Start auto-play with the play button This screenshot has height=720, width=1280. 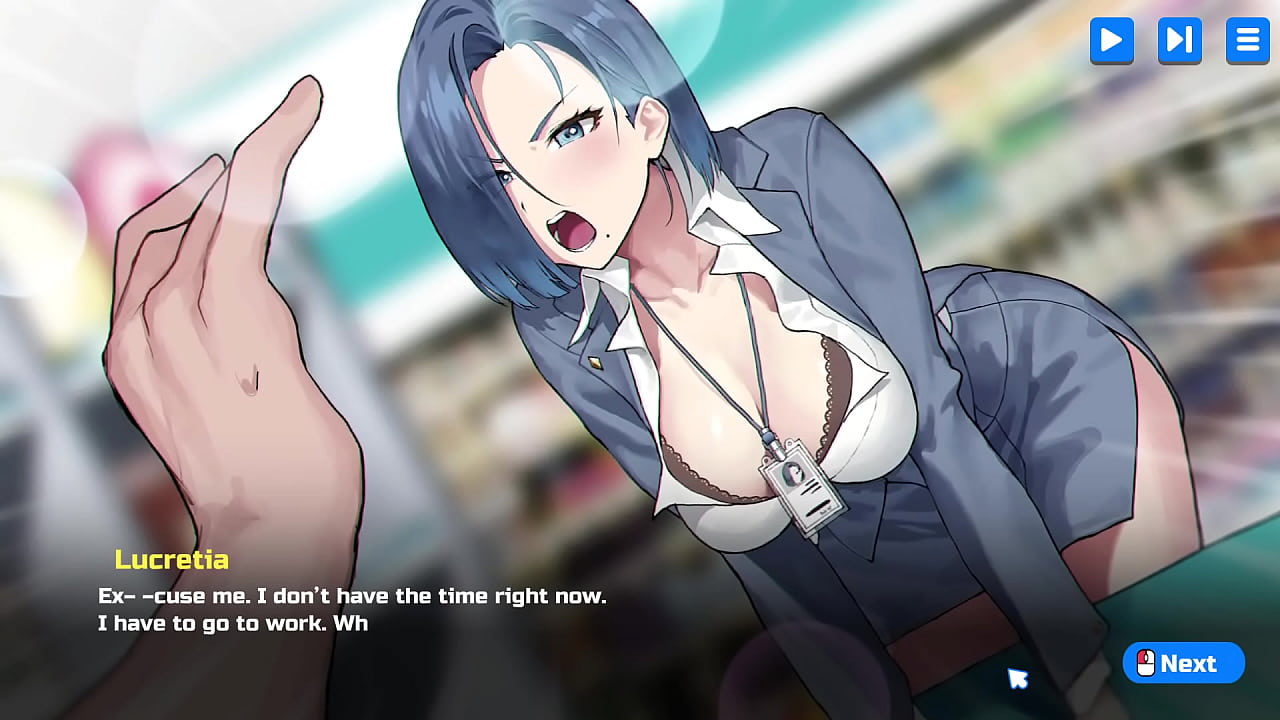(1111, 40)
